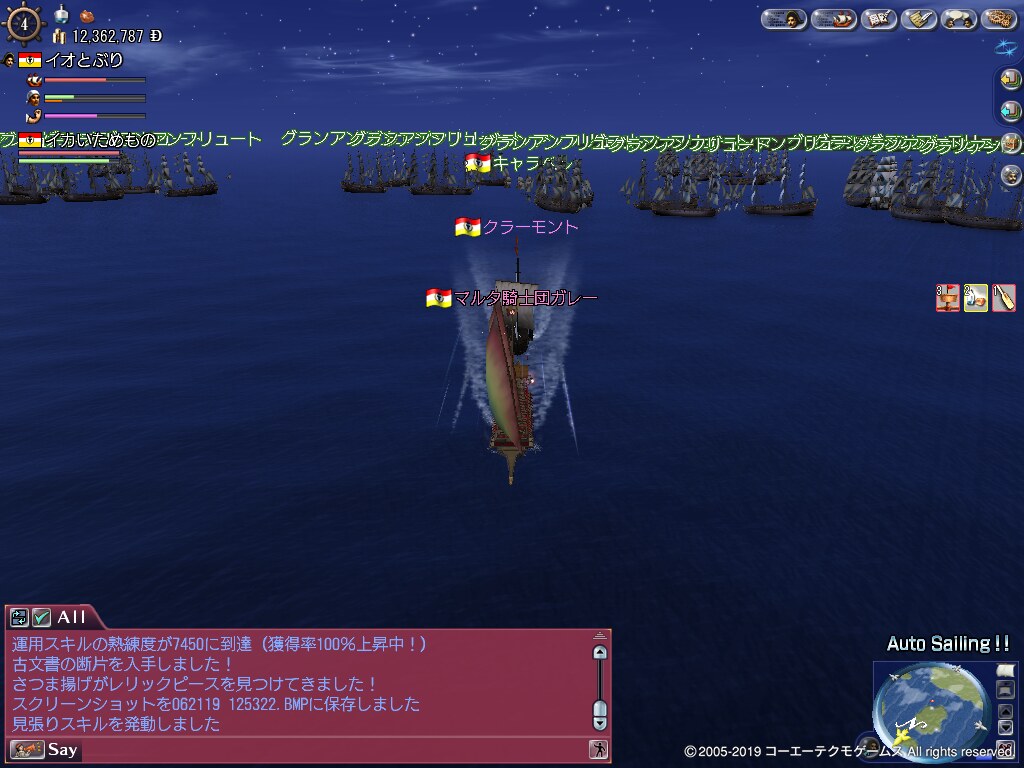Screen dimensions: 1024x768
Task: Click the cyan arrow panel button
Action: [x=1011, y=111]
